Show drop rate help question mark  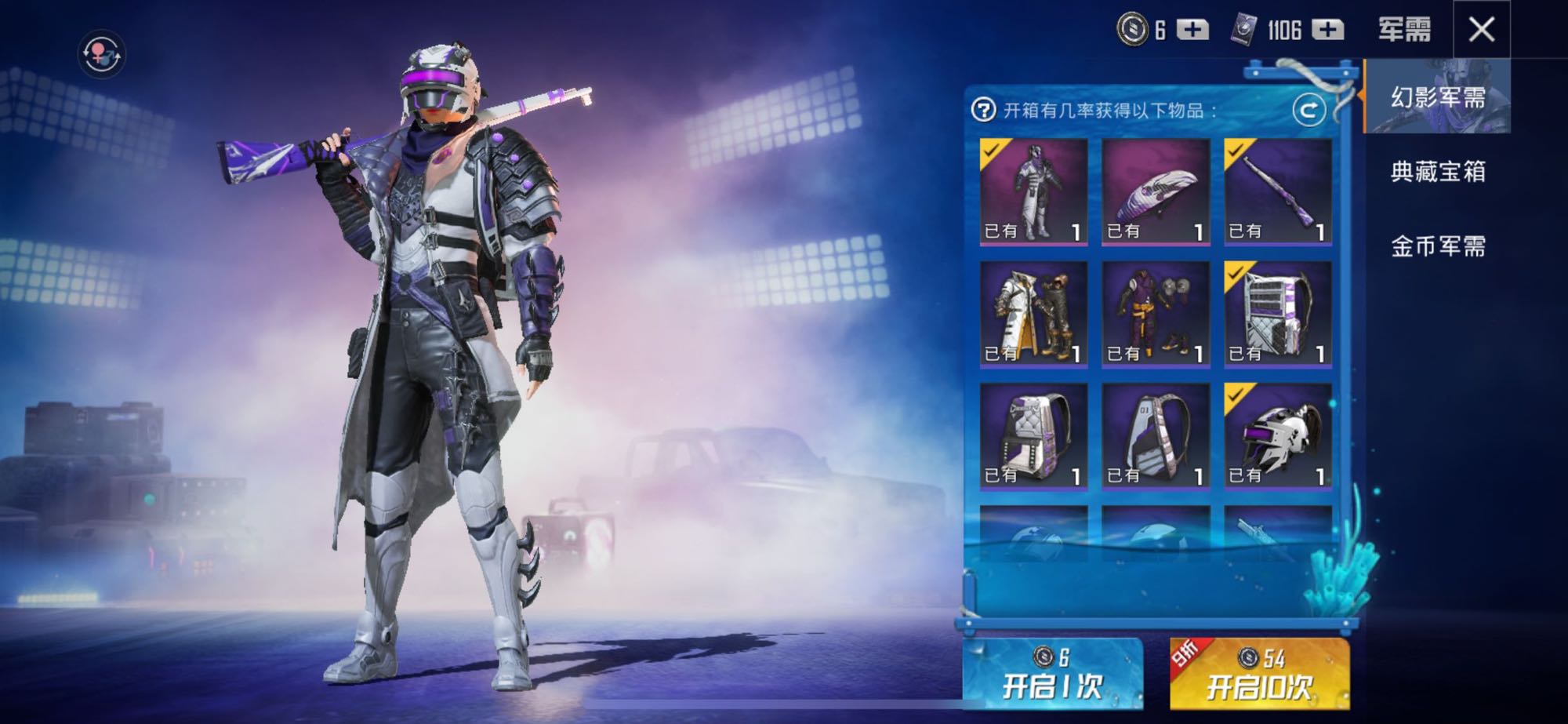click(x=983, y=110)
